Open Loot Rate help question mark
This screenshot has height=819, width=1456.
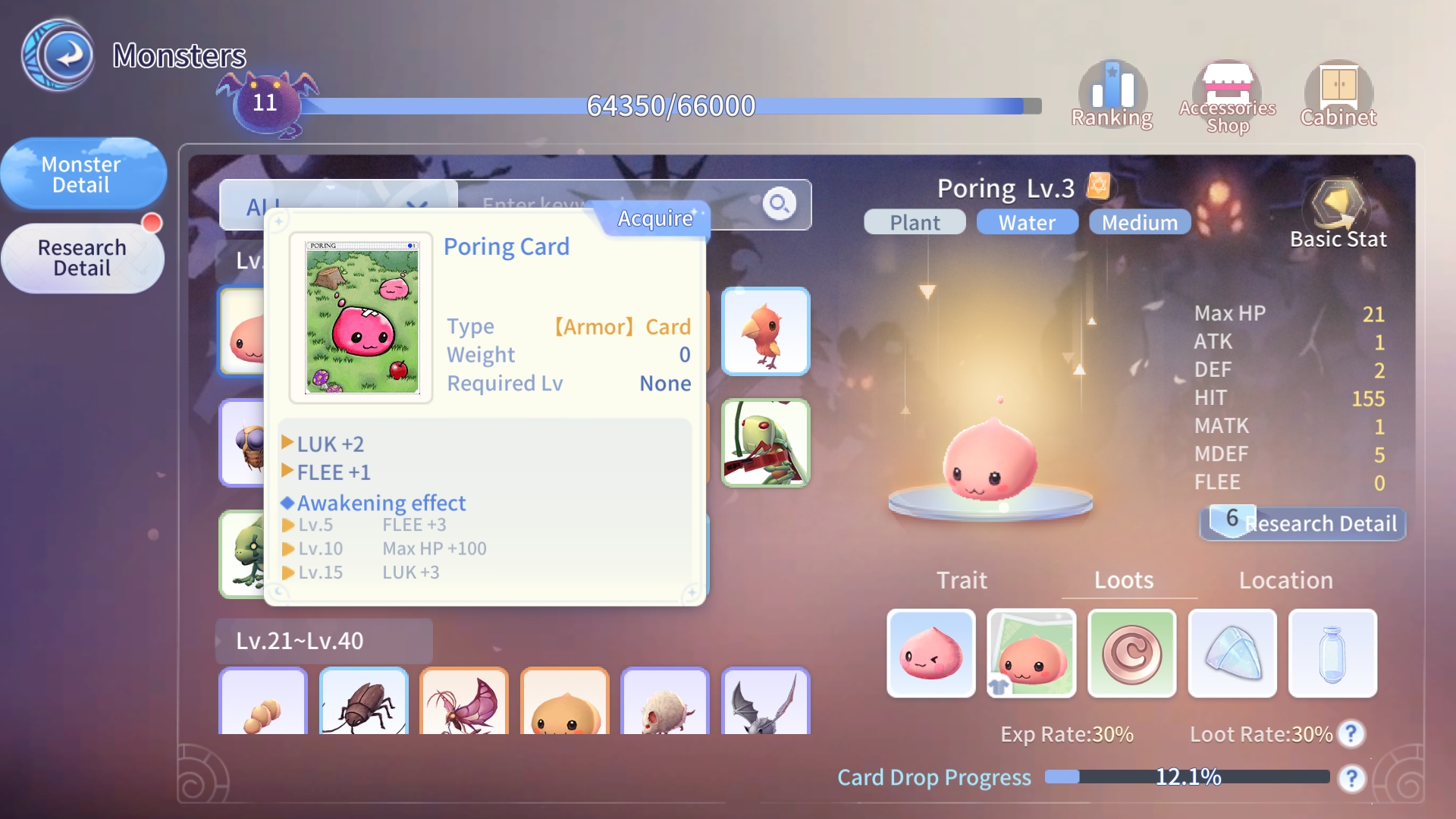click(x=1351, y=733)
